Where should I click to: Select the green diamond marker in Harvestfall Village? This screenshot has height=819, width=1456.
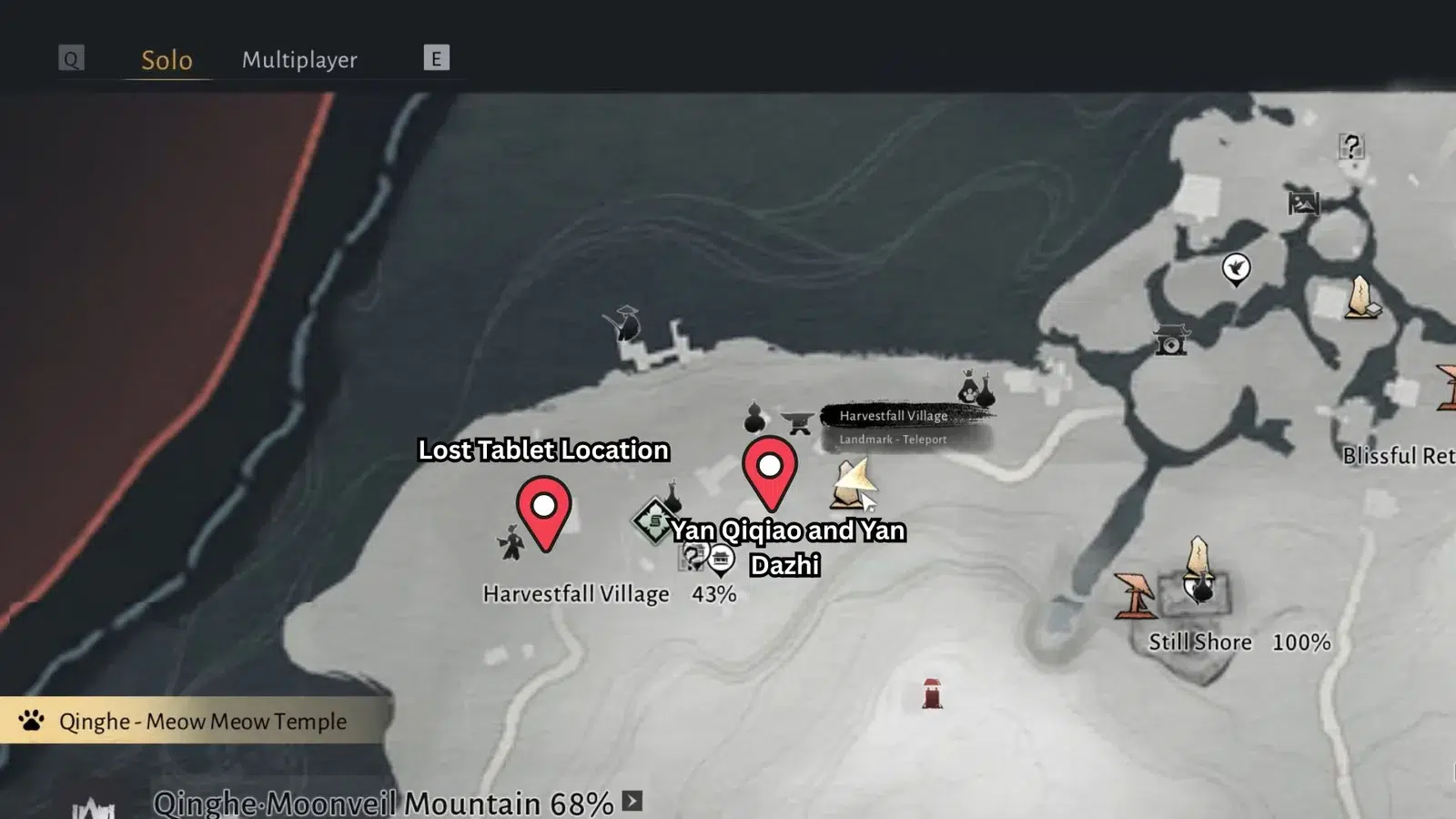tap(653, 521)
